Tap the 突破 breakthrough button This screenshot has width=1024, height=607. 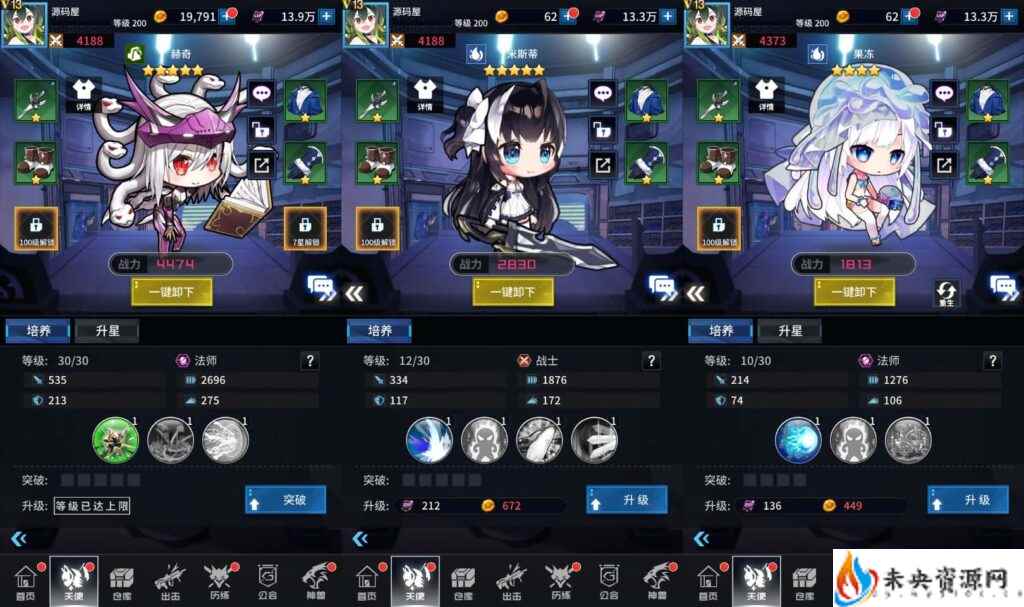point(285,499)
